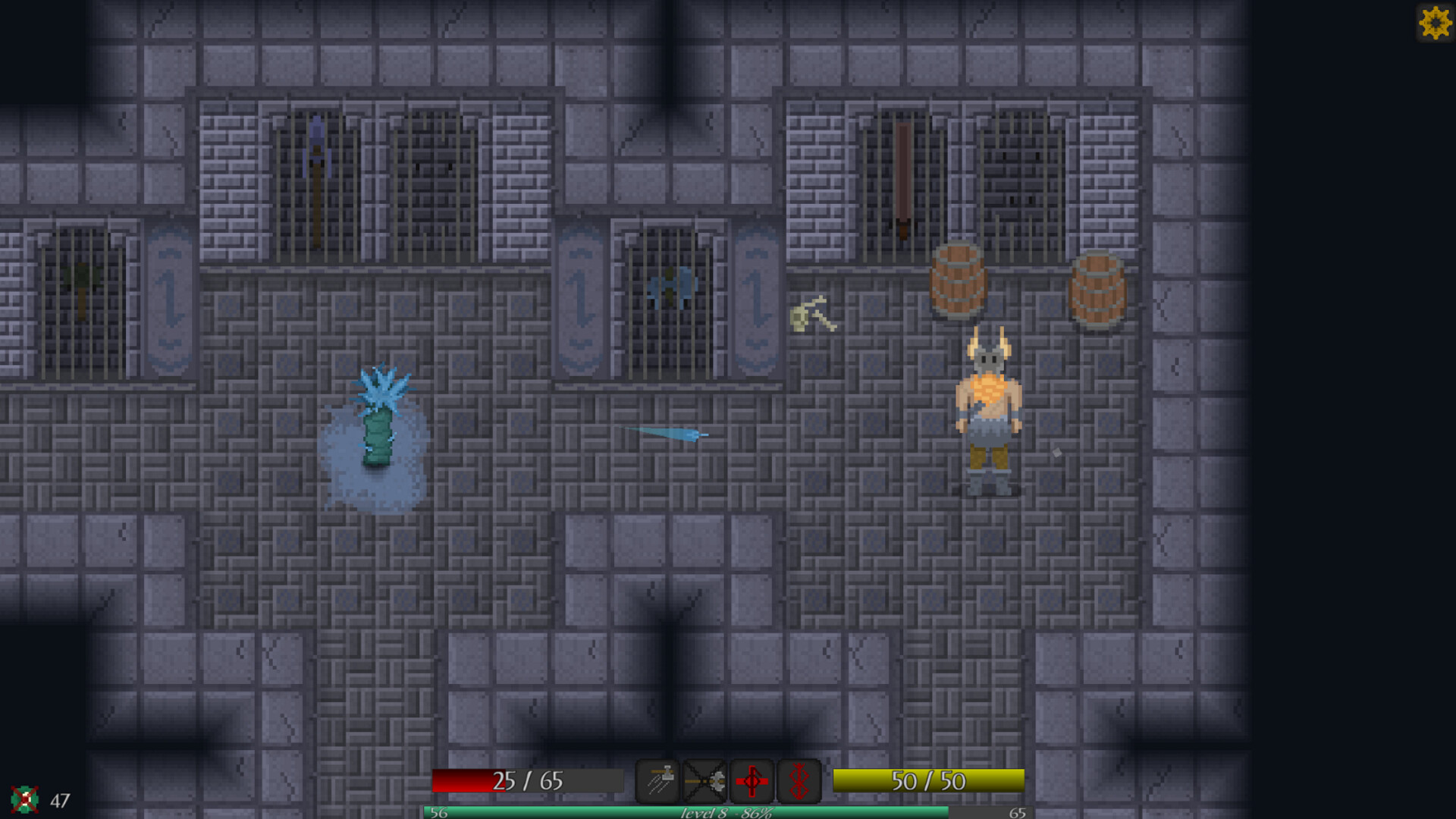Cast the blood rune ability icon
Image resolution: width=1456 pixels, height=819 pixels.
tap(797, 780)
